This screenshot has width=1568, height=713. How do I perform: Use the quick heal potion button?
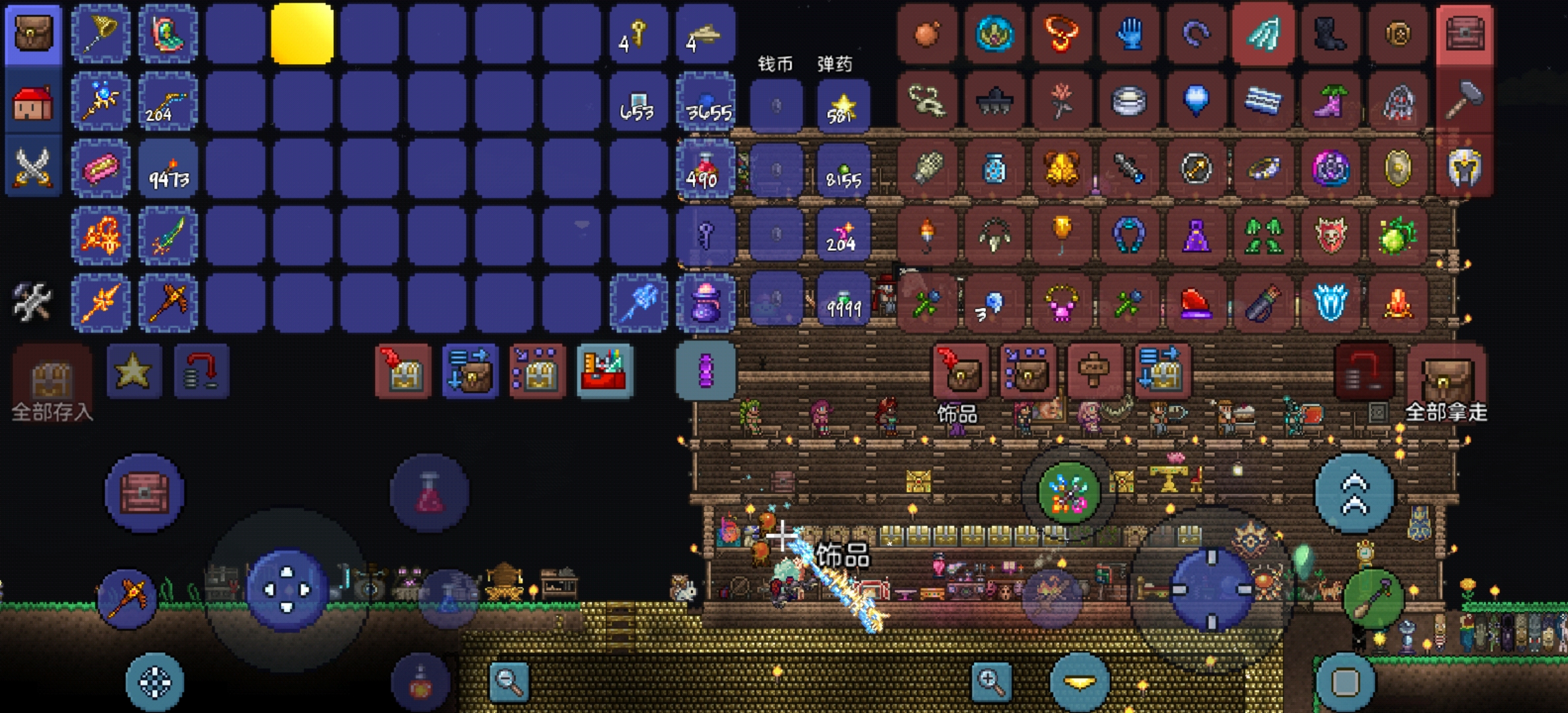[x=429, y=493]
